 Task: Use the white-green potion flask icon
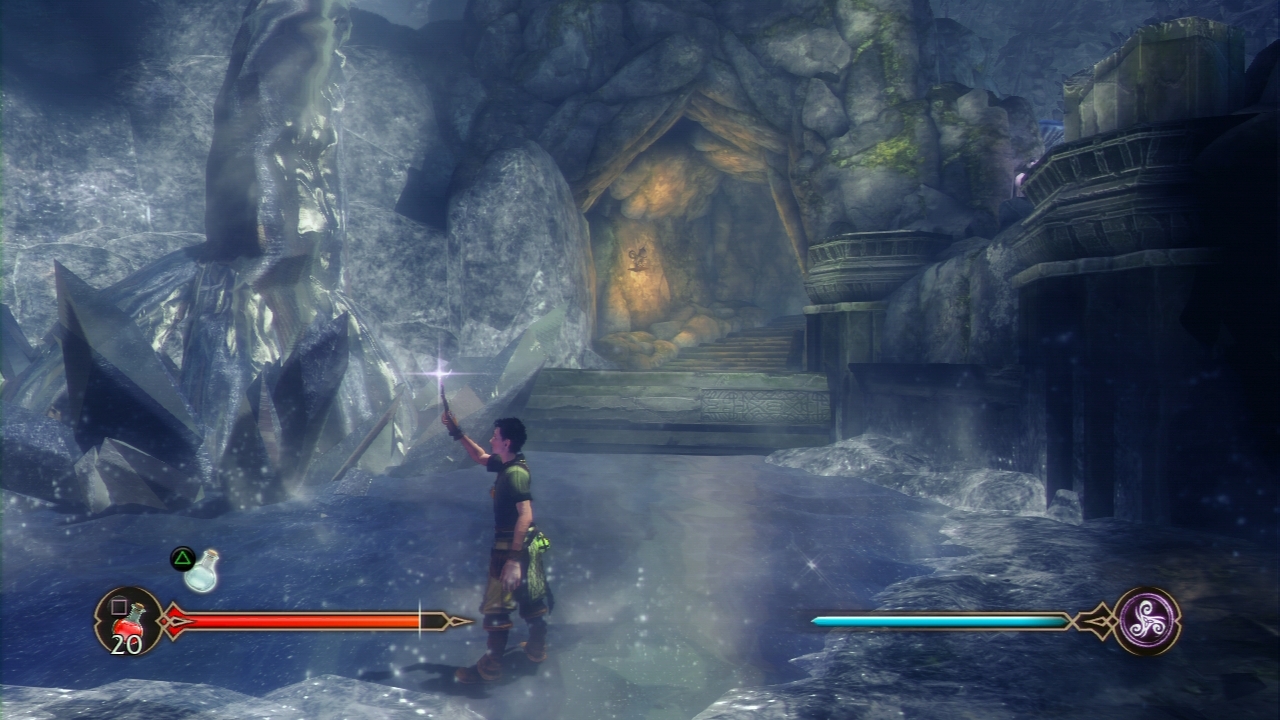tap(202, 570)
